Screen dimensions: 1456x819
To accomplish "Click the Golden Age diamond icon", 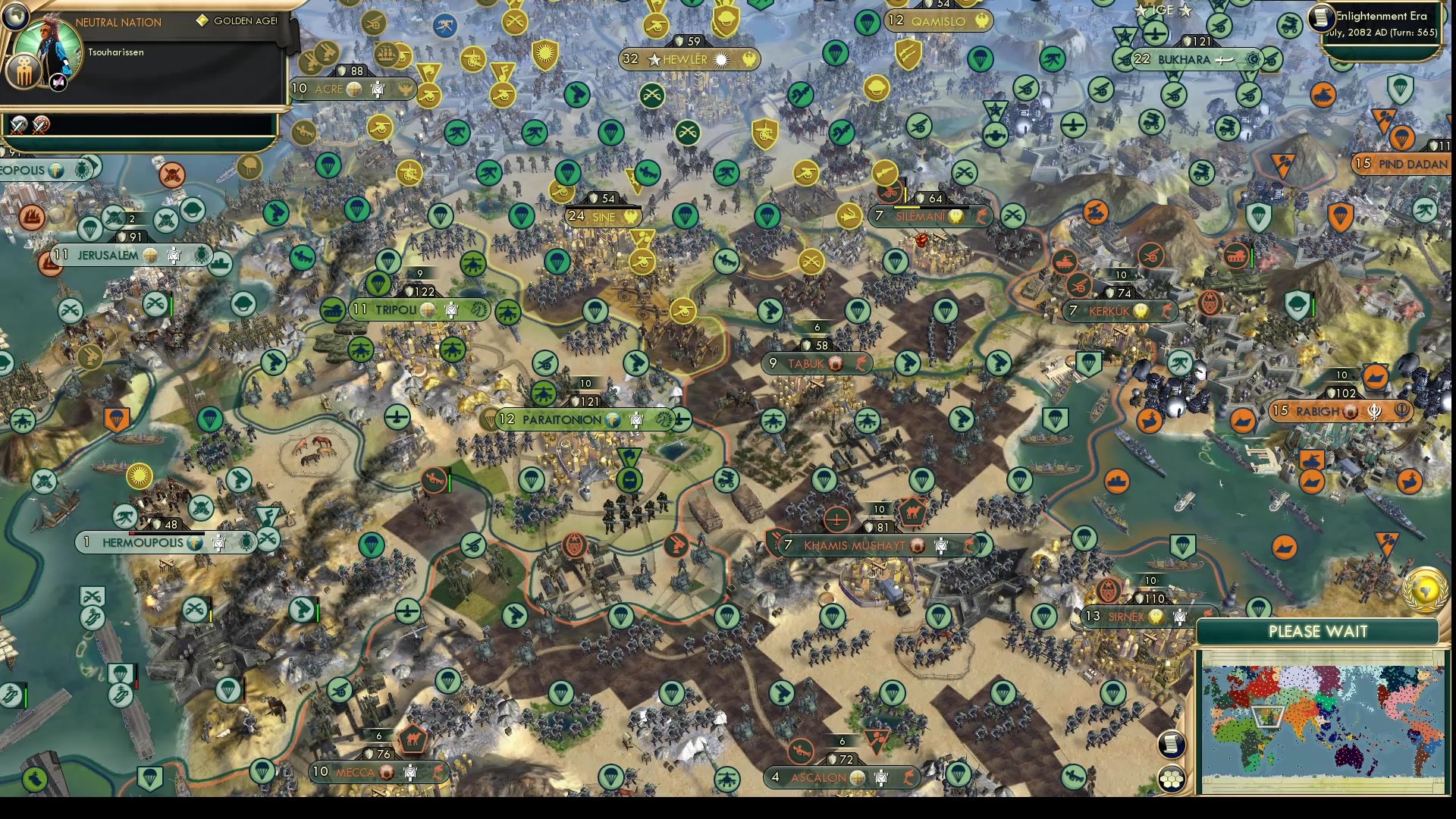I will [x=202, y=21].
